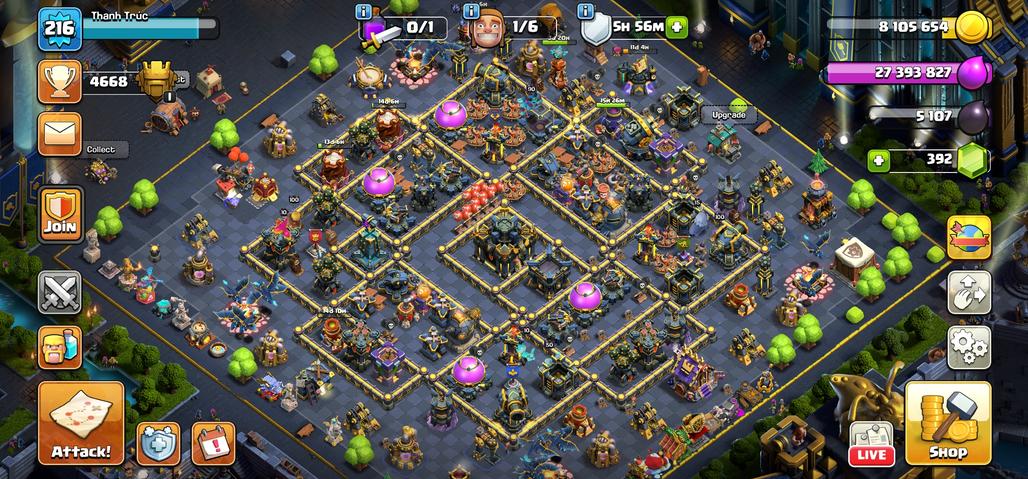Open the Settings gears menu
Screen dimensions: 1028x479
coord(968,347)
